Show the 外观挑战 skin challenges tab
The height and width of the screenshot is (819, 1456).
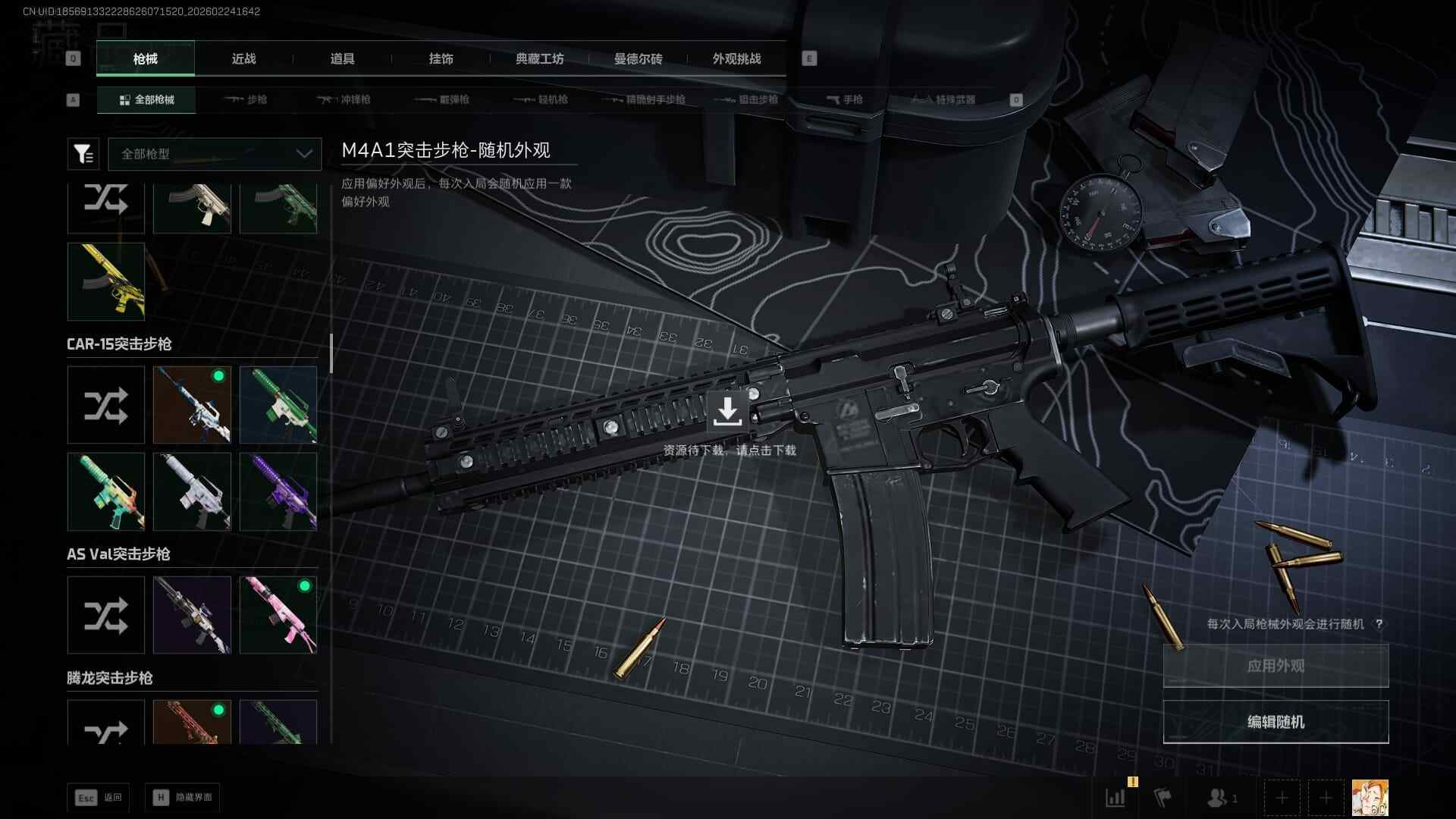pyautogui.click(x=736, y=59)
